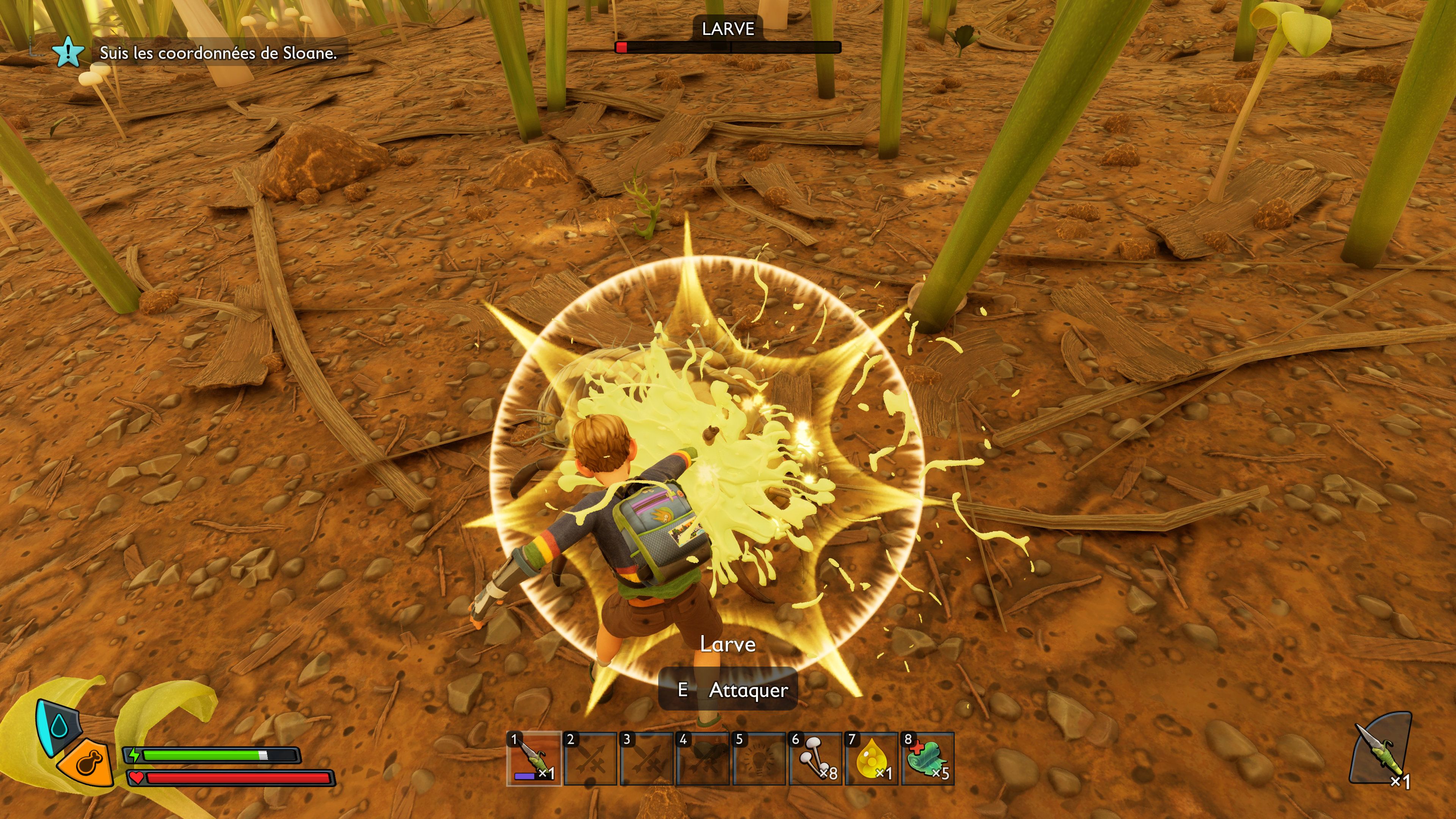Click the Suis les coordonnées de Sloane objective
Image resolution: width=1456 pixels, height=819 pixels.
(219, 54)
